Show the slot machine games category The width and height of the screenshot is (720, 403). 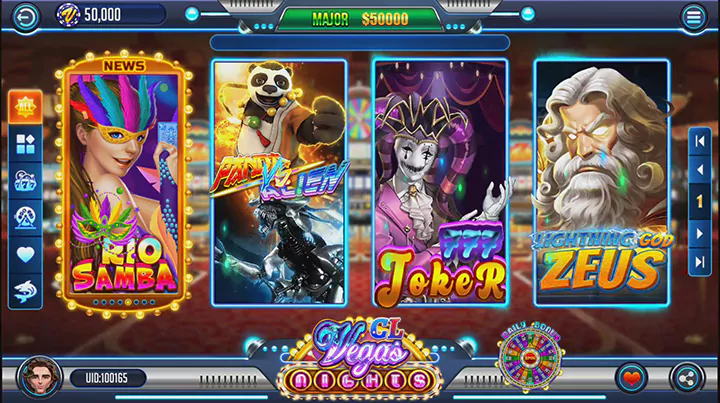(25, 181)
